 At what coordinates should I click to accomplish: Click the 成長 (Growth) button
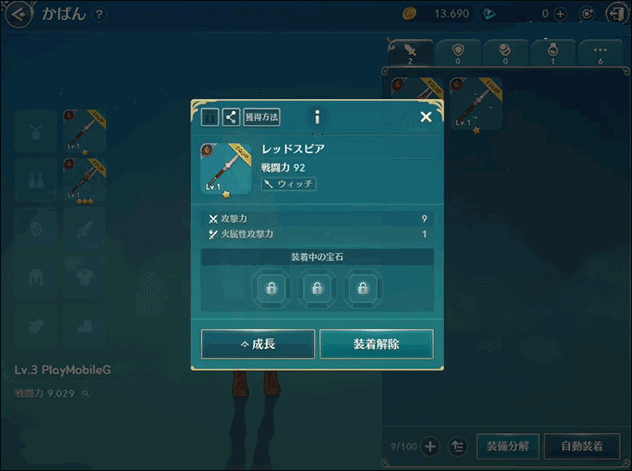click(x=258, y=344)
